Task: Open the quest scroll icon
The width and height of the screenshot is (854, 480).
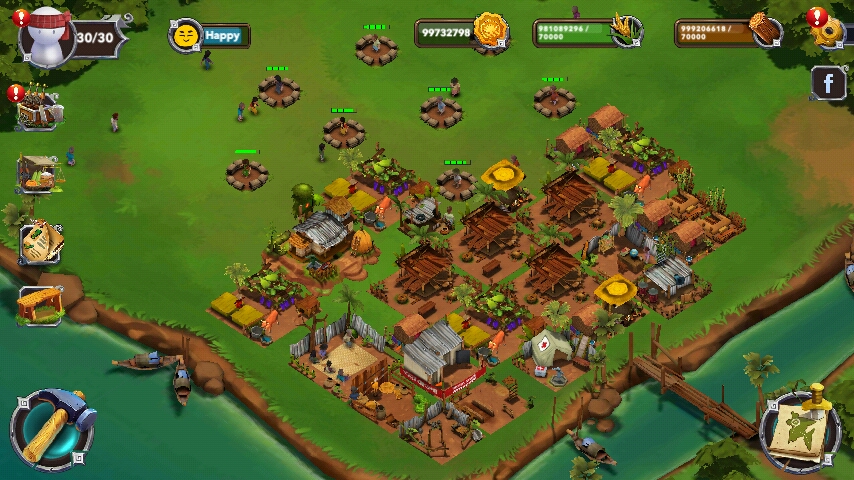Action: pos(40,242)
